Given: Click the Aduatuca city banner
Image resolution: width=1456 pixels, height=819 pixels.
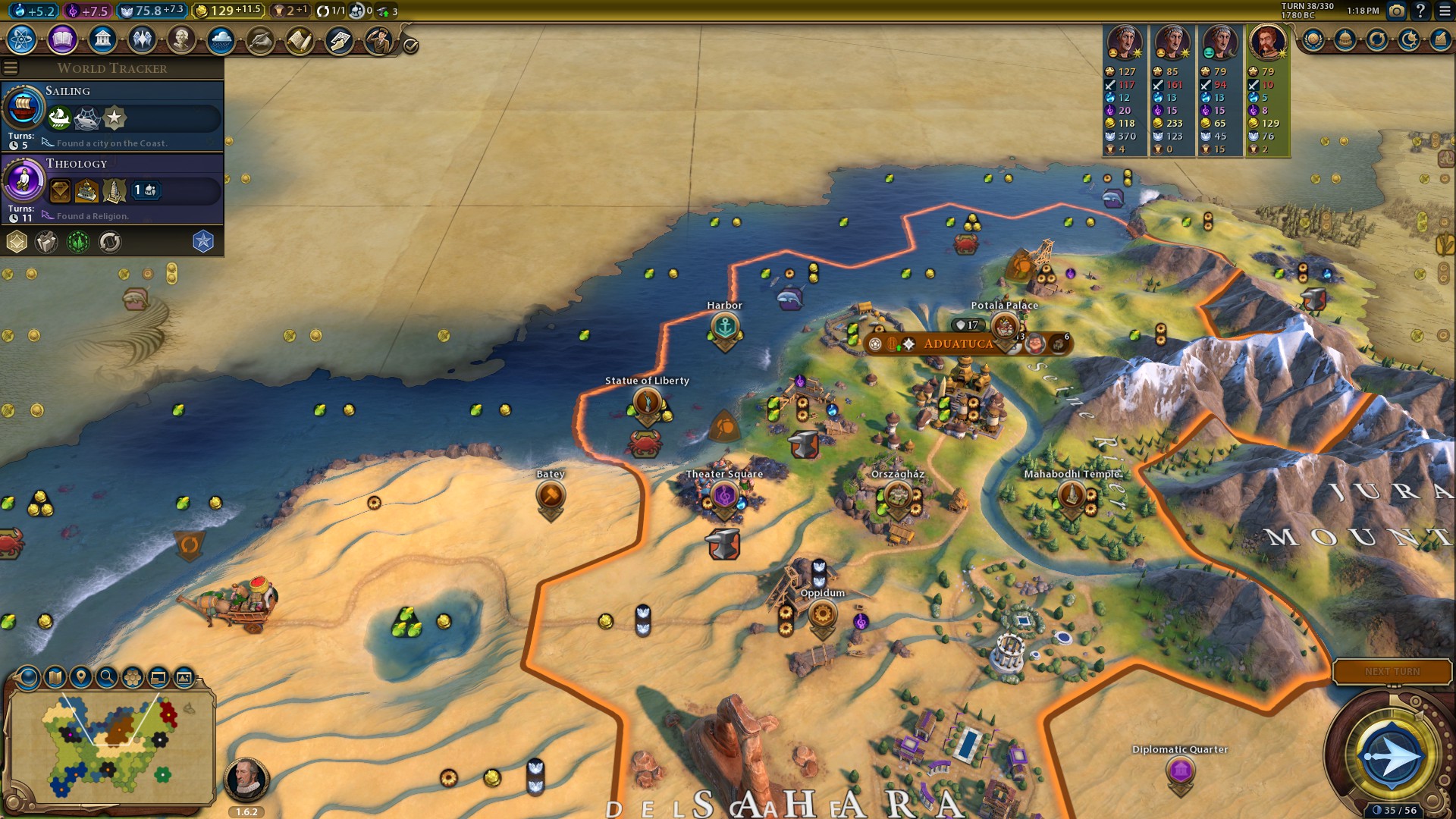Looking at the screenshot, I should click(958, 344).
